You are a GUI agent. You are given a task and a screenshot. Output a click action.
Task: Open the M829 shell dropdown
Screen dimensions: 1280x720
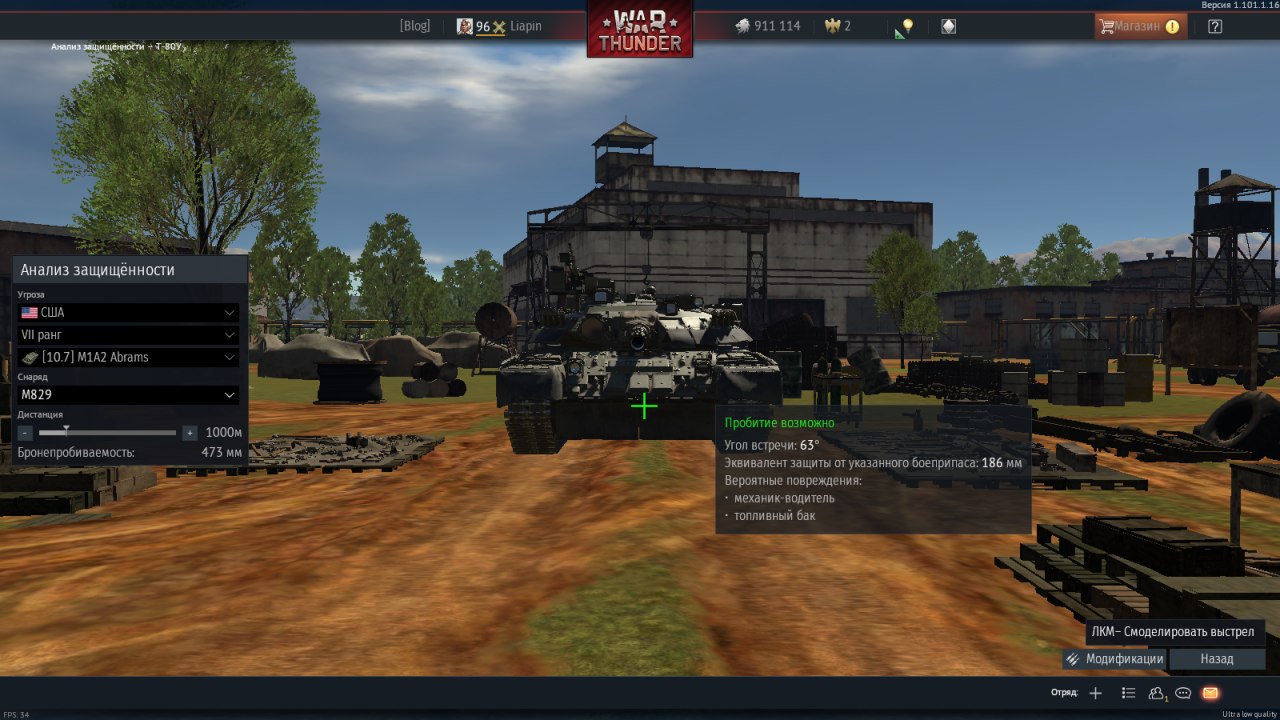coord(128,395)
